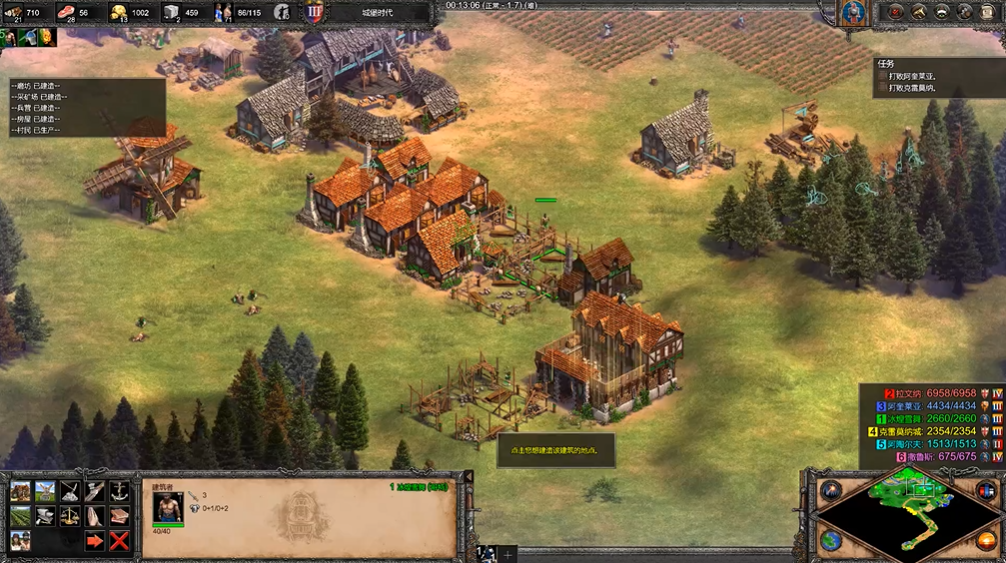Click the two-villagers portrait build icon

click(x=20, y=541)
